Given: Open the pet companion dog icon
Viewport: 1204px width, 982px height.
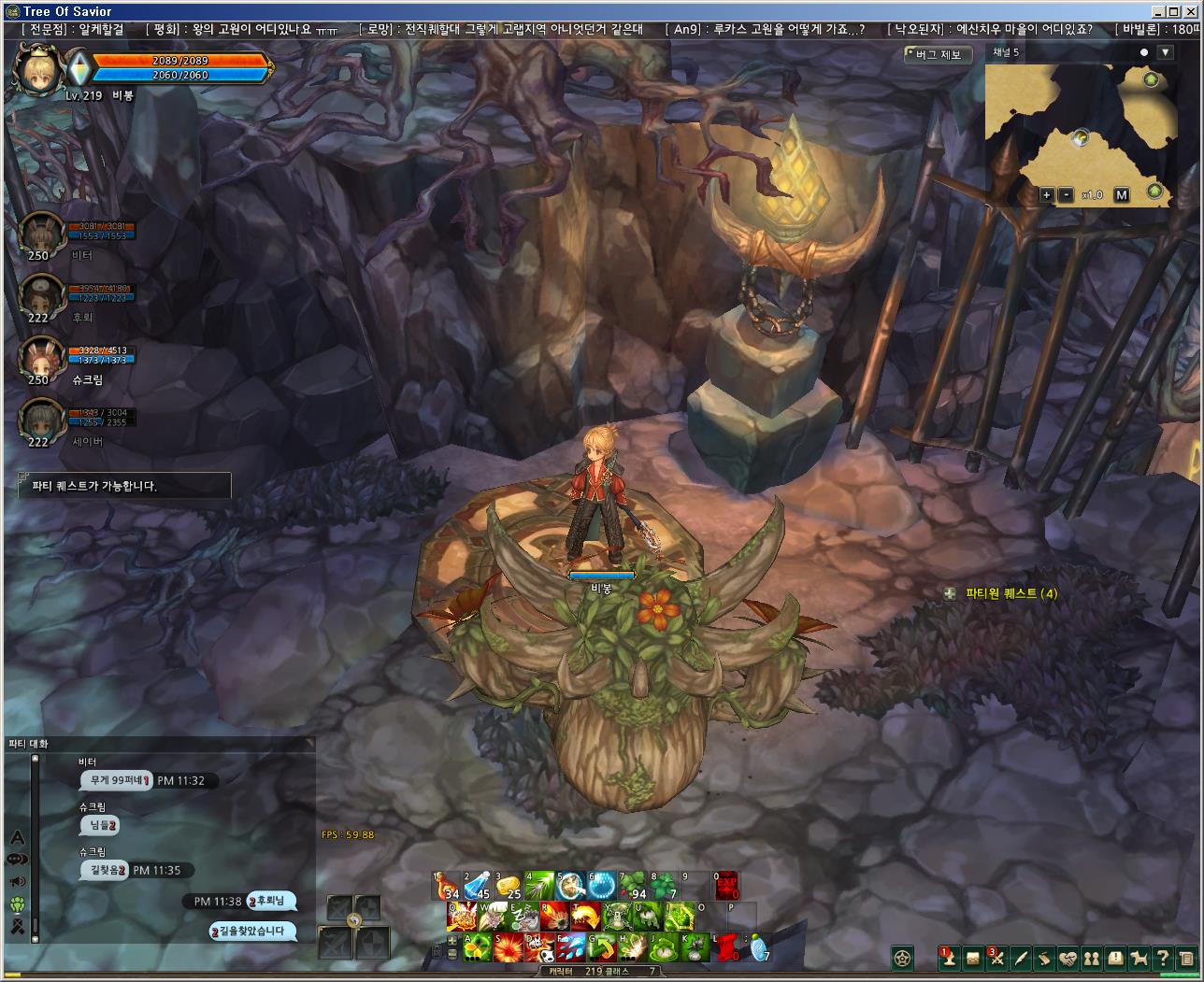Looking at the screenshot, I should click(x=1139, y=958).
